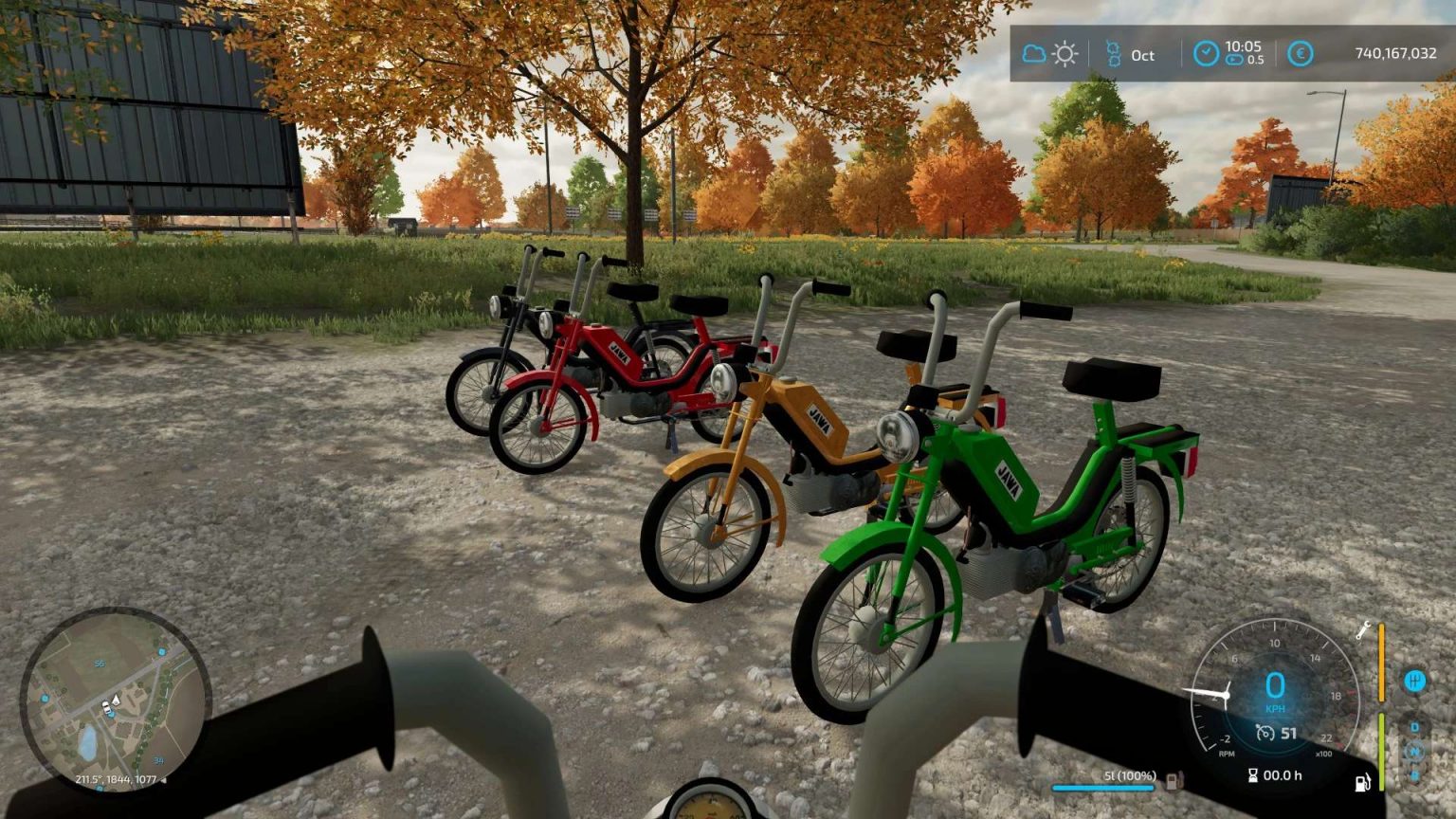Image resolution: width=1456 pixels, height=819 pixels.
Task: Select the cruise control icon showing 51
Action: point(1265,732)
